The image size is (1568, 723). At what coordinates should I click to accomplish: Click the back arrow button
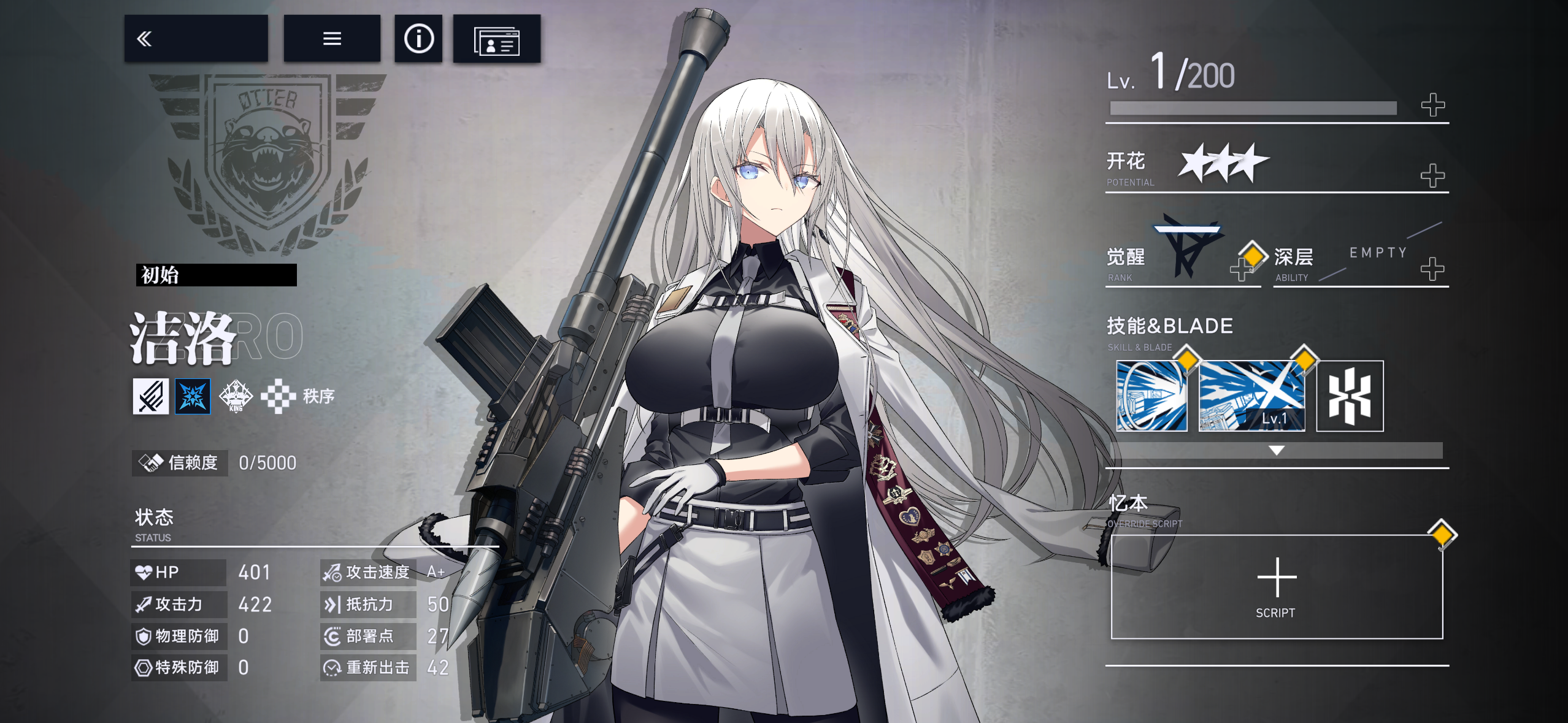coord(145,39)
